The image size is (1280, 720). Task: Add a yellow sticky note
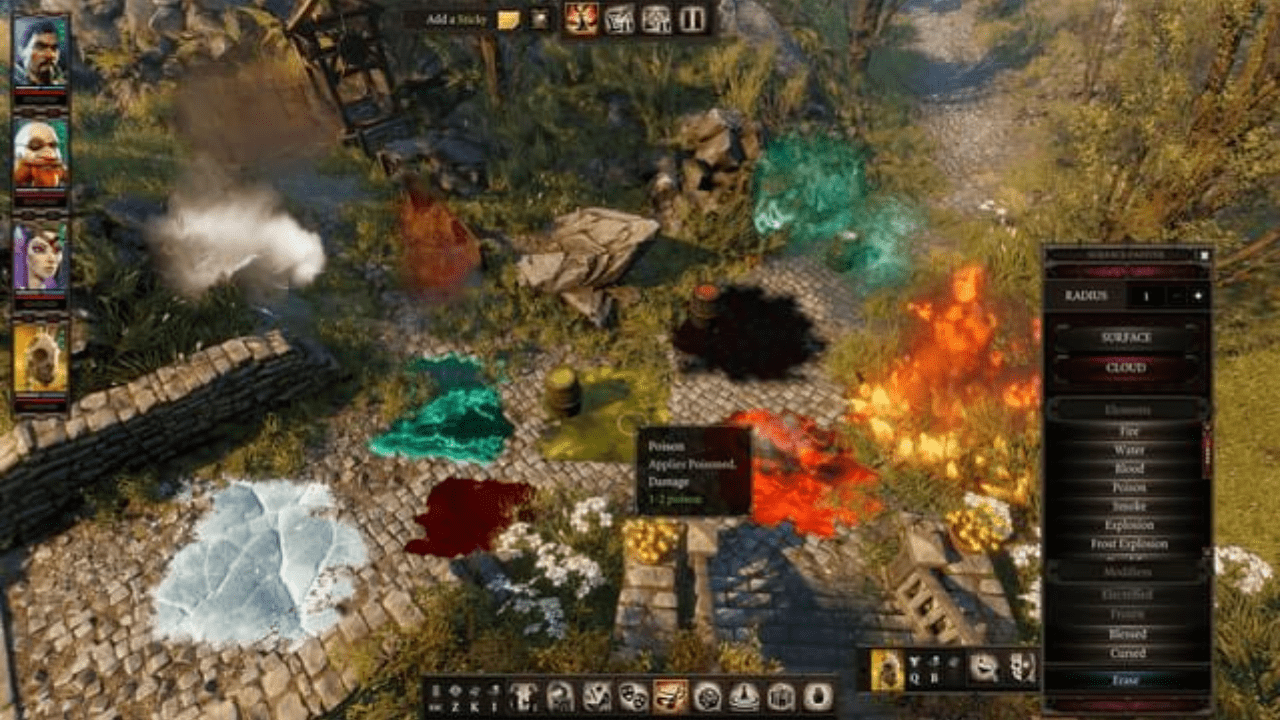pyautogui.click(x=509, y=19)
